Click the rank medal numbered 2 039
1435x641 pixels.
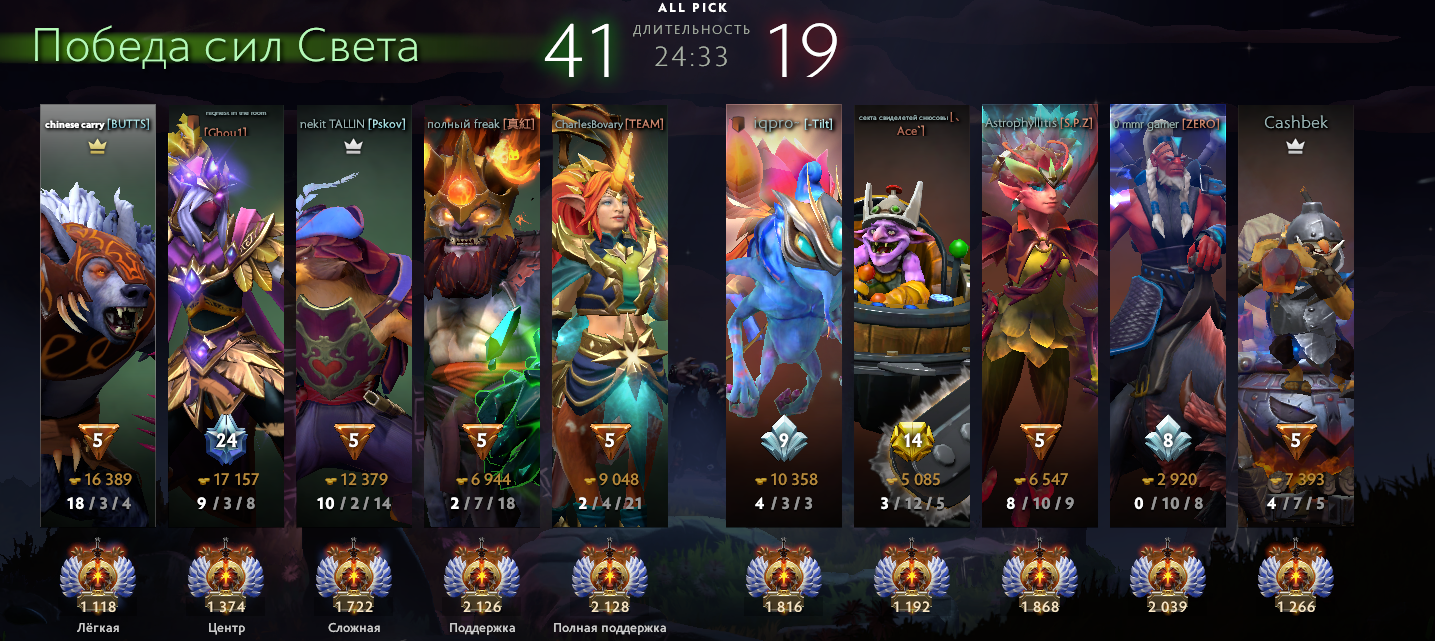click(1168, 573)
